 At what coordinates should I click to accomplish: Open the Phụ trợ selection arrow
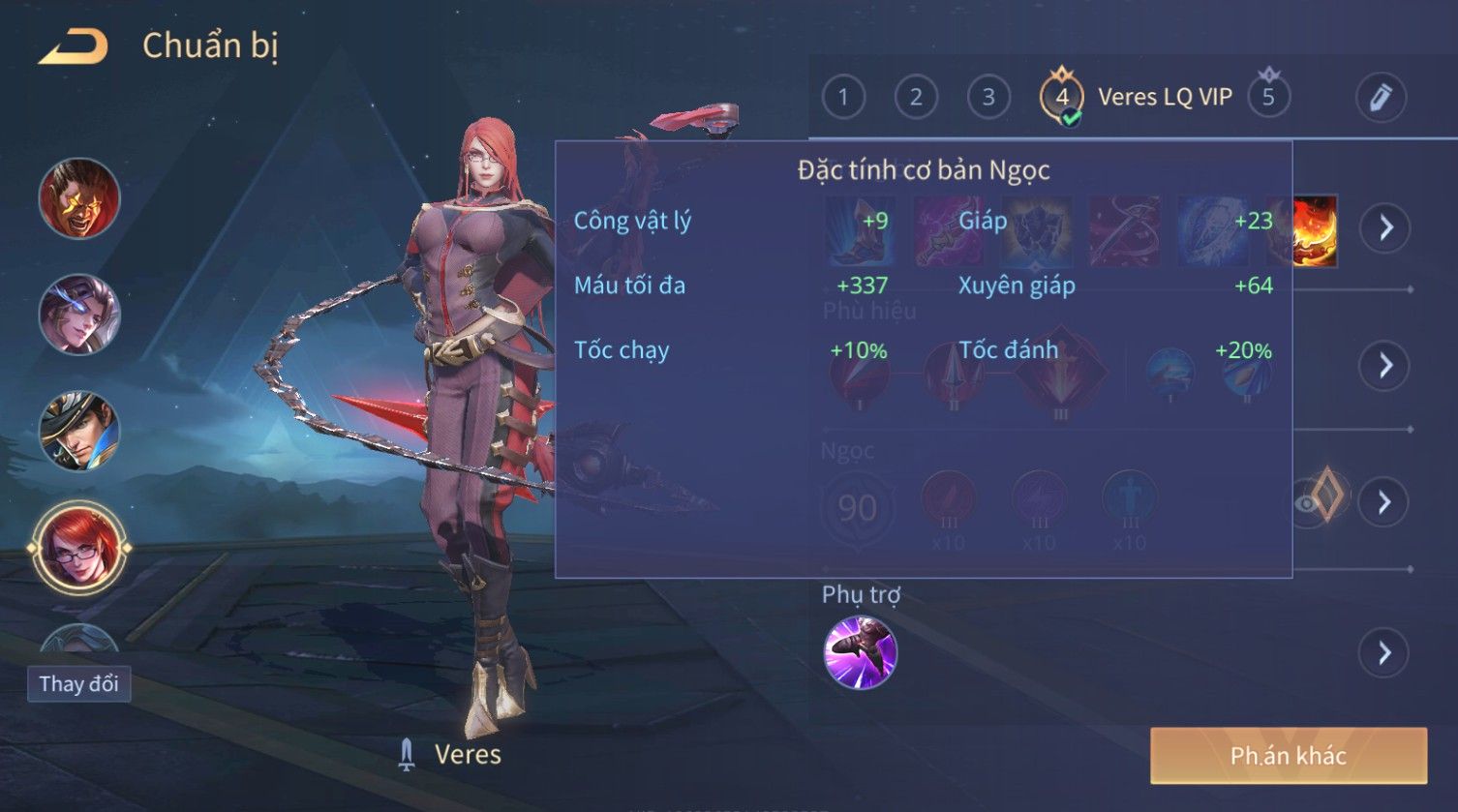tap(1385, 653)
